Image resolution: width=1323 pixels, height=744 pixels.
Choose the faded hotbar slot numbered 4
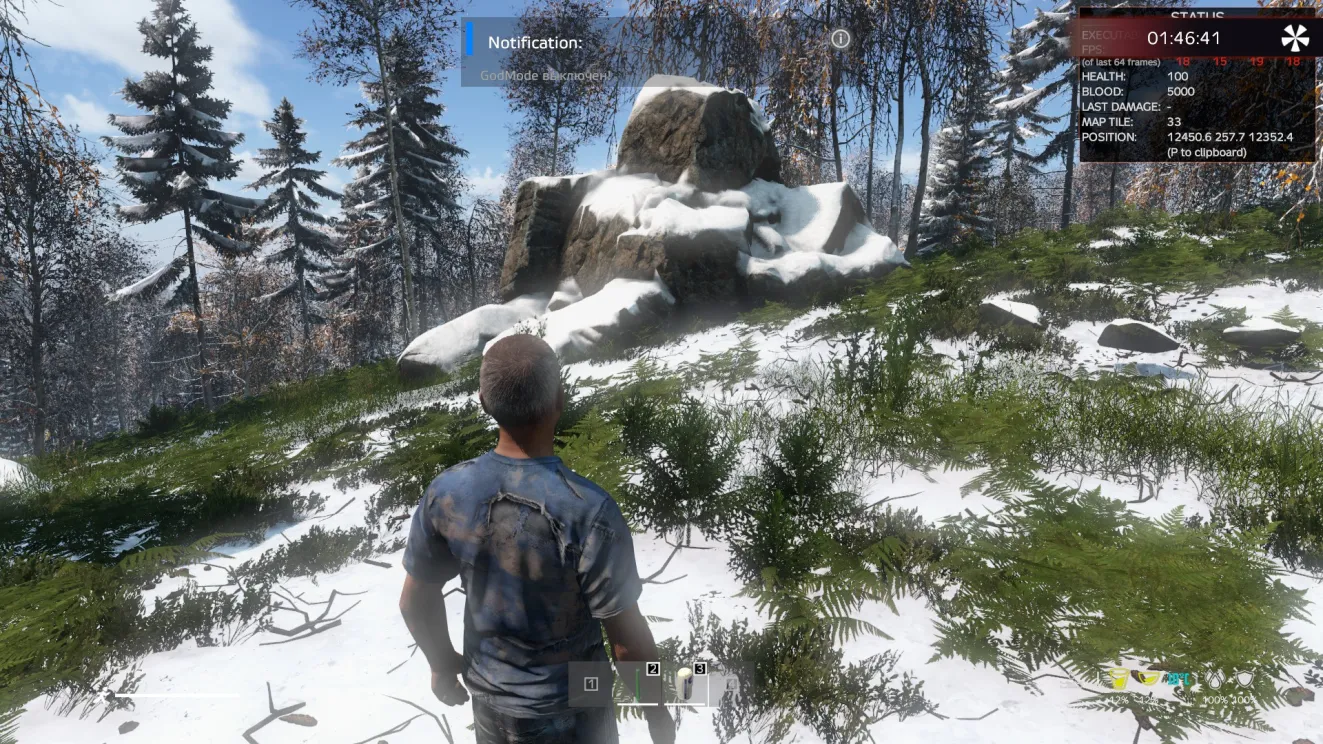coord(730,684)
